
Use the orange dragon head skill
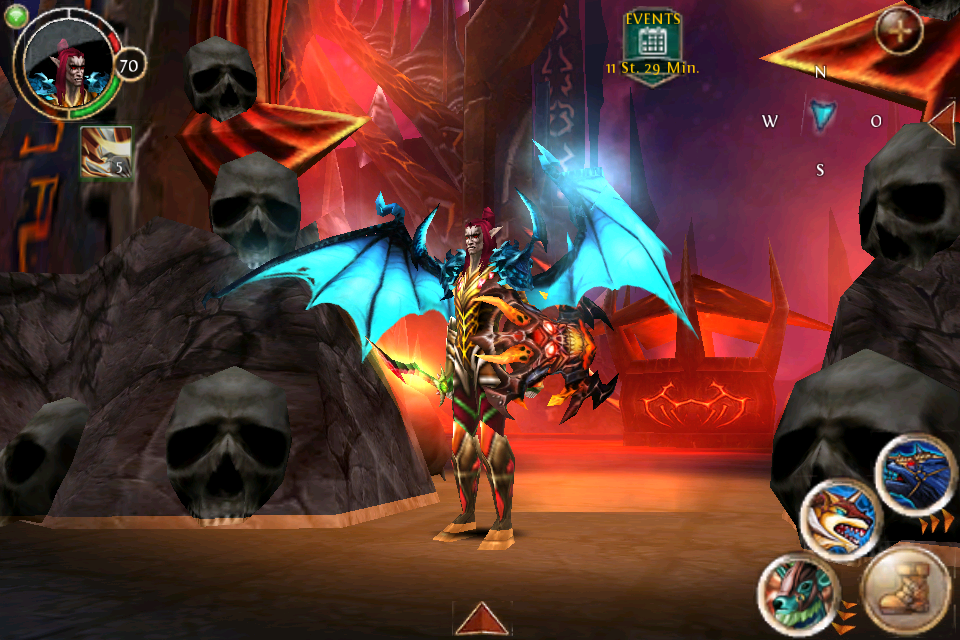[x=840, y=520]
